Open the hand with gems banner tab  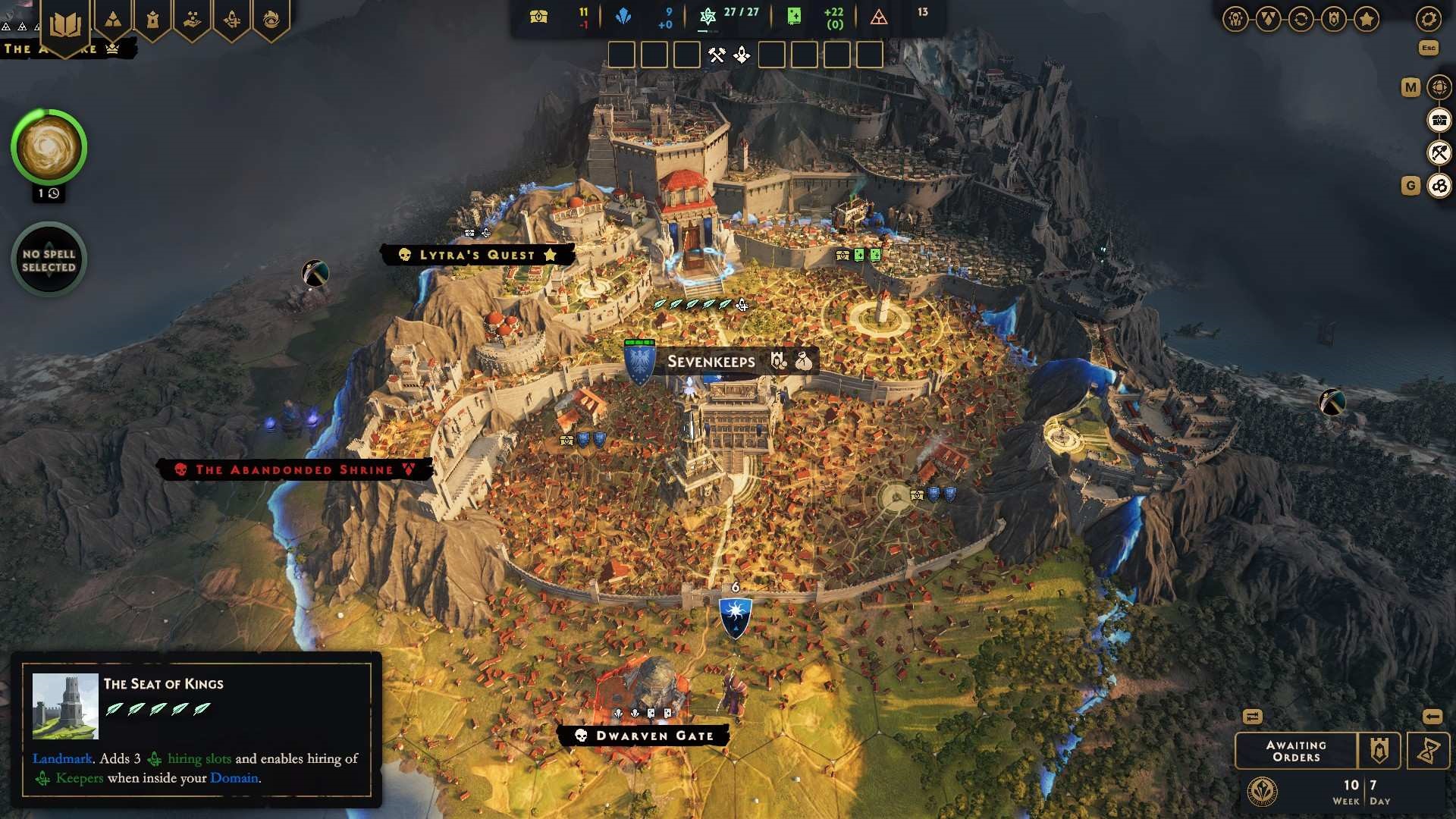pos(192,20)
